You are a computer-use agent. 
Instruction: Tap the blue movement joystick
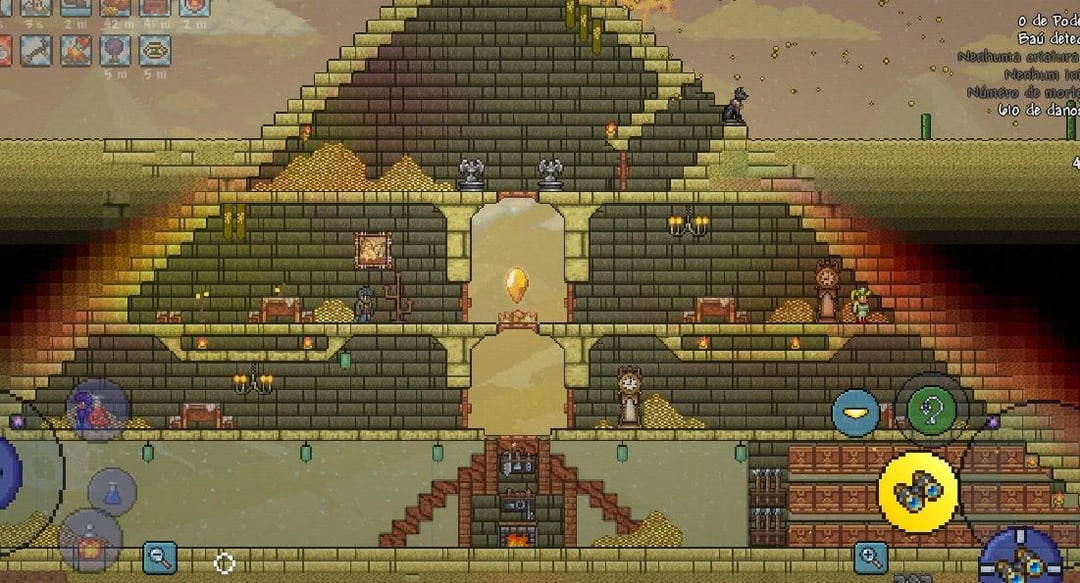[6, 470]
